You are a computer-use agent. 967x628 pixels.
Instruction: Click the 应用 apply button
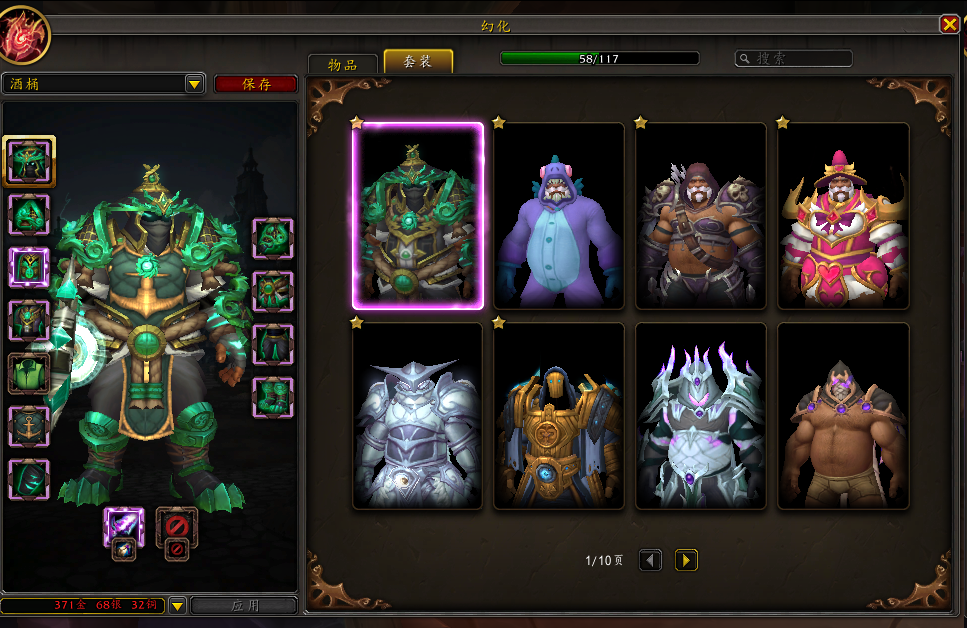244,605
